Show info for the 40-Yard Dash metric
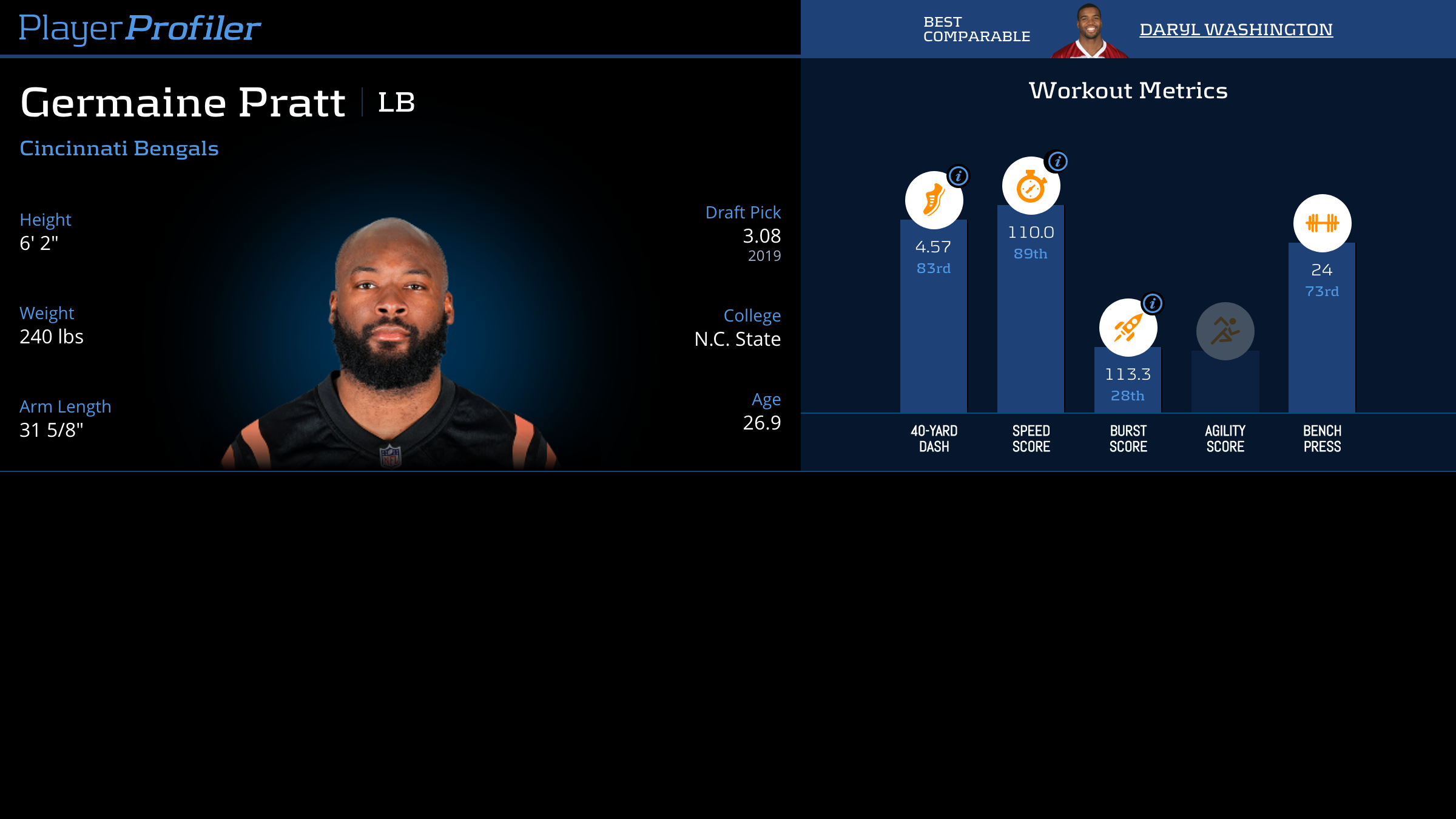Screen dimensions: 1456x819 coord(959,176)
